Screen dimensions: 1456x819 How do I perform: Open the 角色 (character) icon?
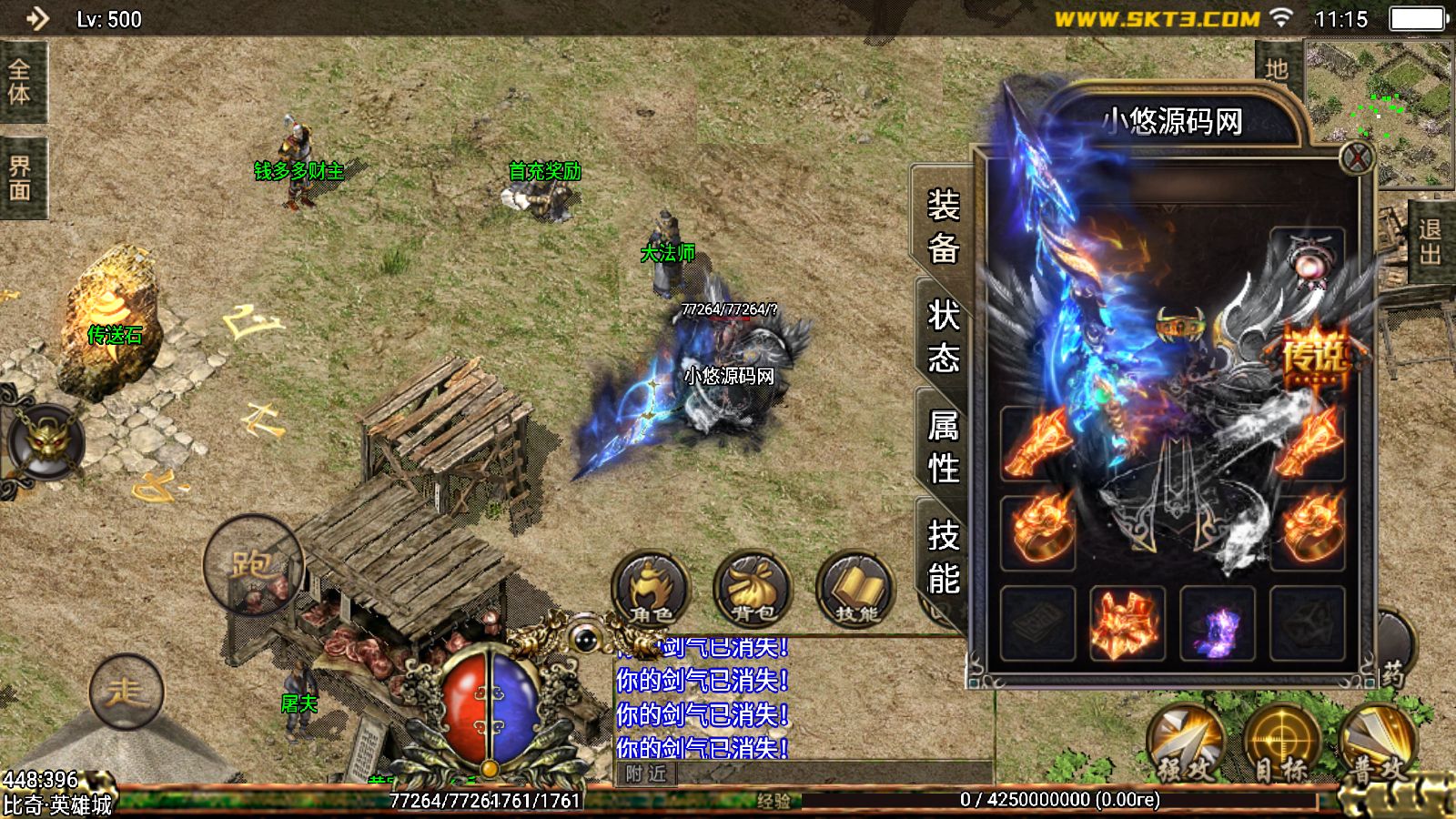(x=653, y=591)
